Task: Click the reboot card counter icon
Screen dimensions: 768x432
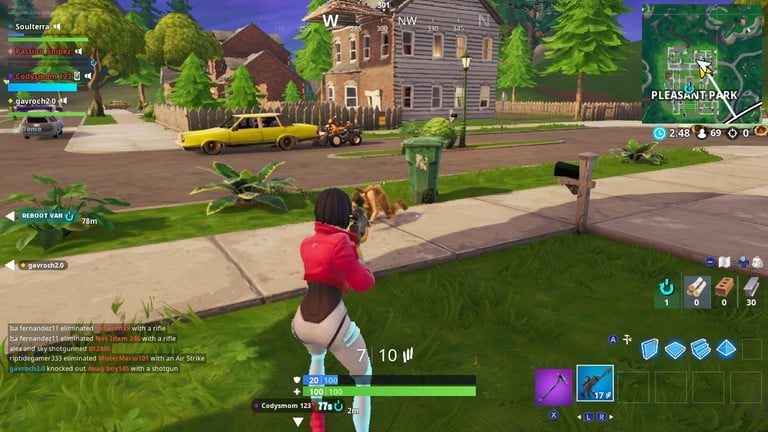Action: click(x=666, y=289)
